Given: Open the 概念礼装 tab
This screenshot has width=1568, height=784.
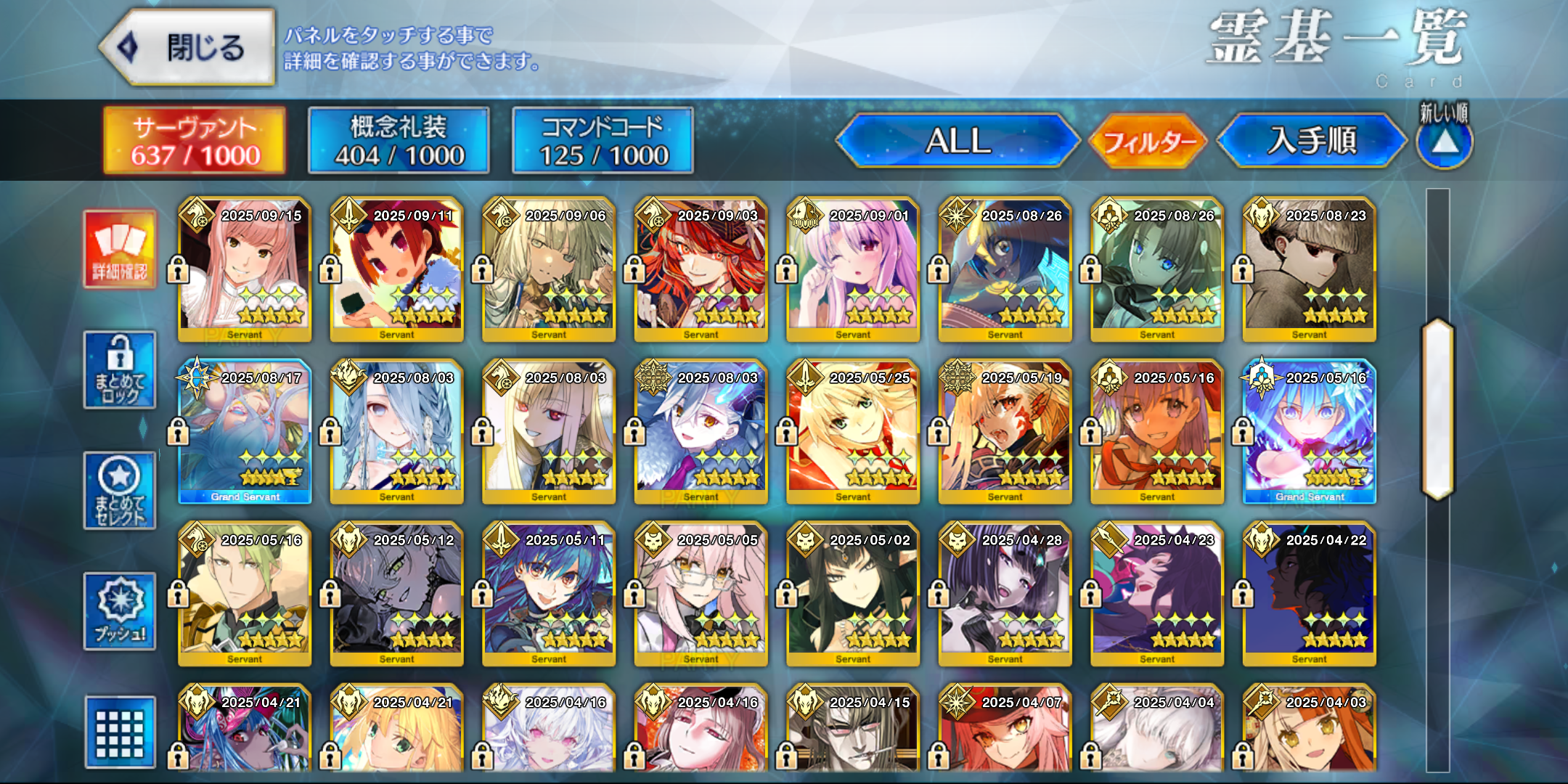Looking at the screenshot, I should coord(399,140).
